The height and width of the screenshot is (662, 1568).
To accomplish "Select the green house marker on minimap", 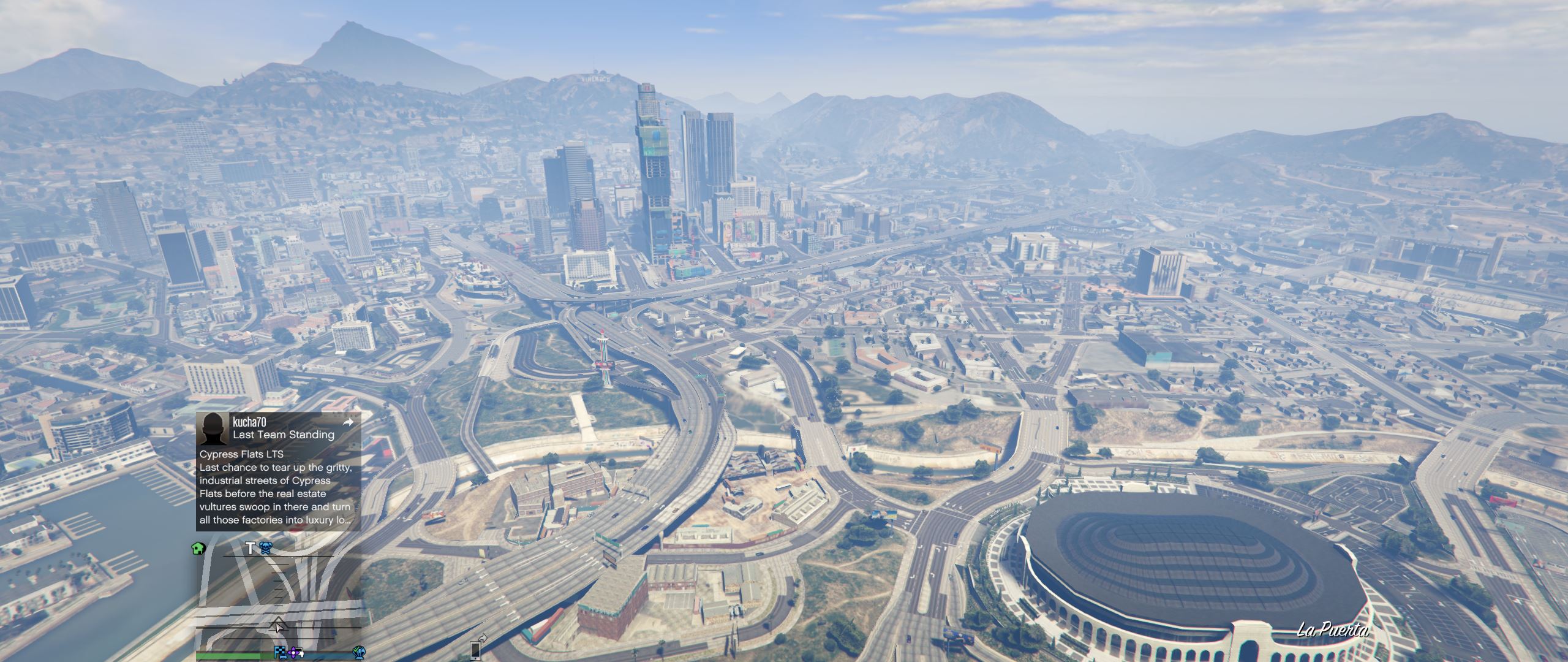I will coord(198,548).
